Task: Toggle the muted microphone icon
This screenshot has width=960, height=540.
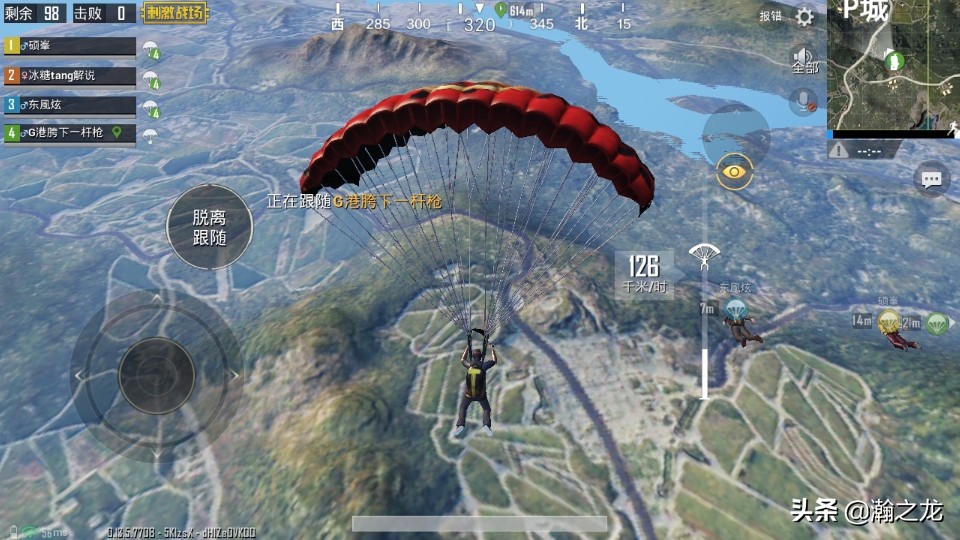Action: coord(802,101)
